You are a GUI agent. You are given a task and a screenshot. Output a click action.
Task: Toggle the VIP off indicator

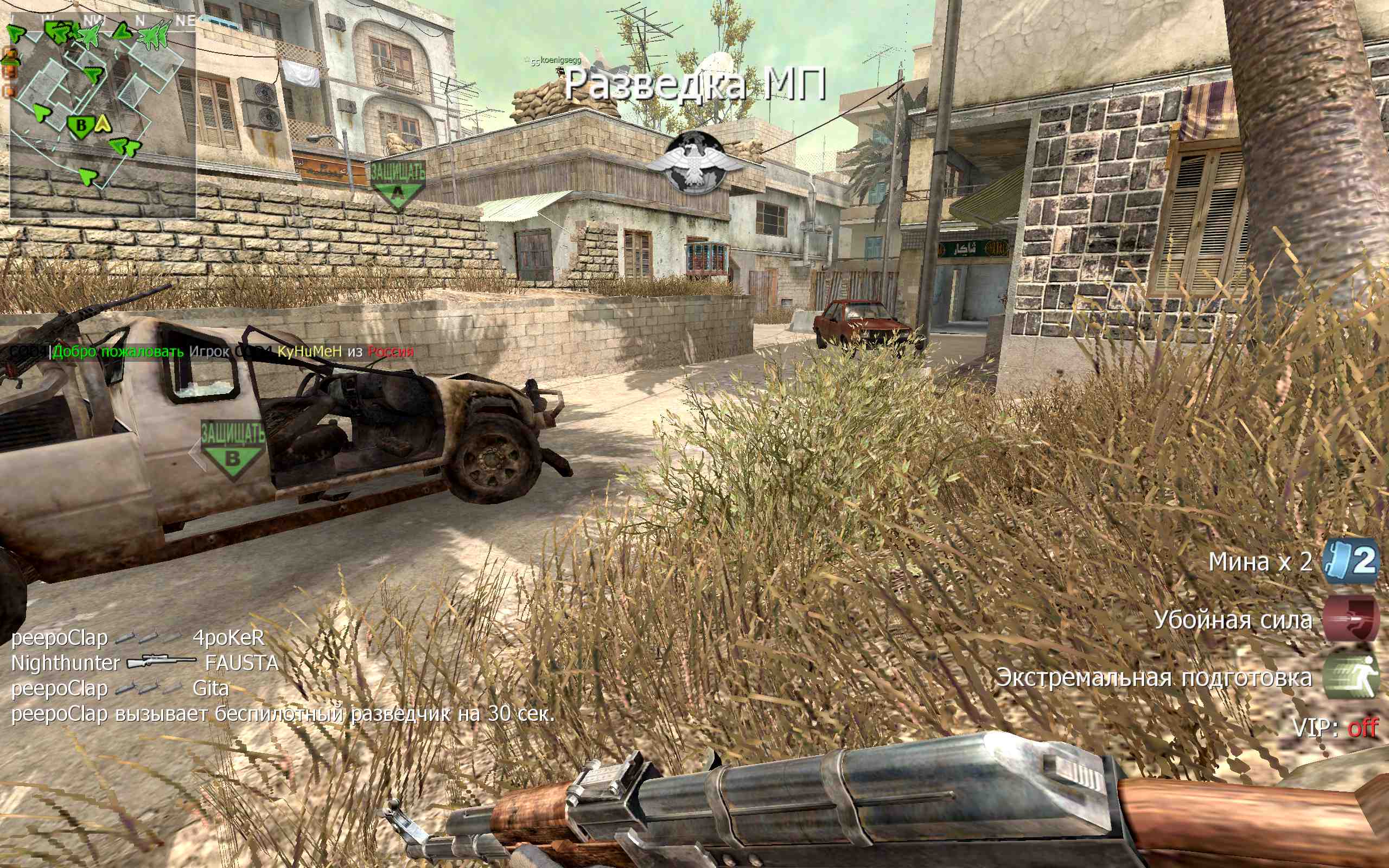(x=1335, y=728)
